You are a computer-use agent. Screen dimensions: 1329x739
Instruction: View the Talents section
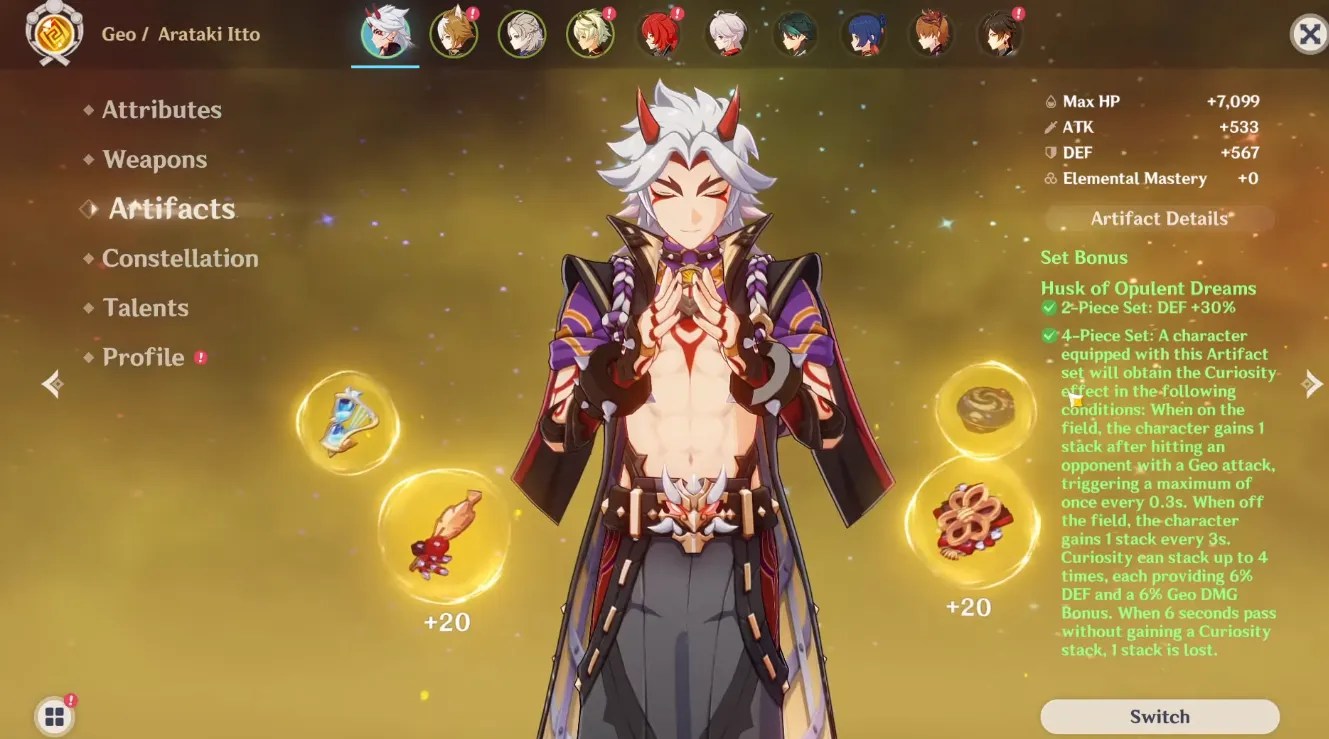coord(146,307)
